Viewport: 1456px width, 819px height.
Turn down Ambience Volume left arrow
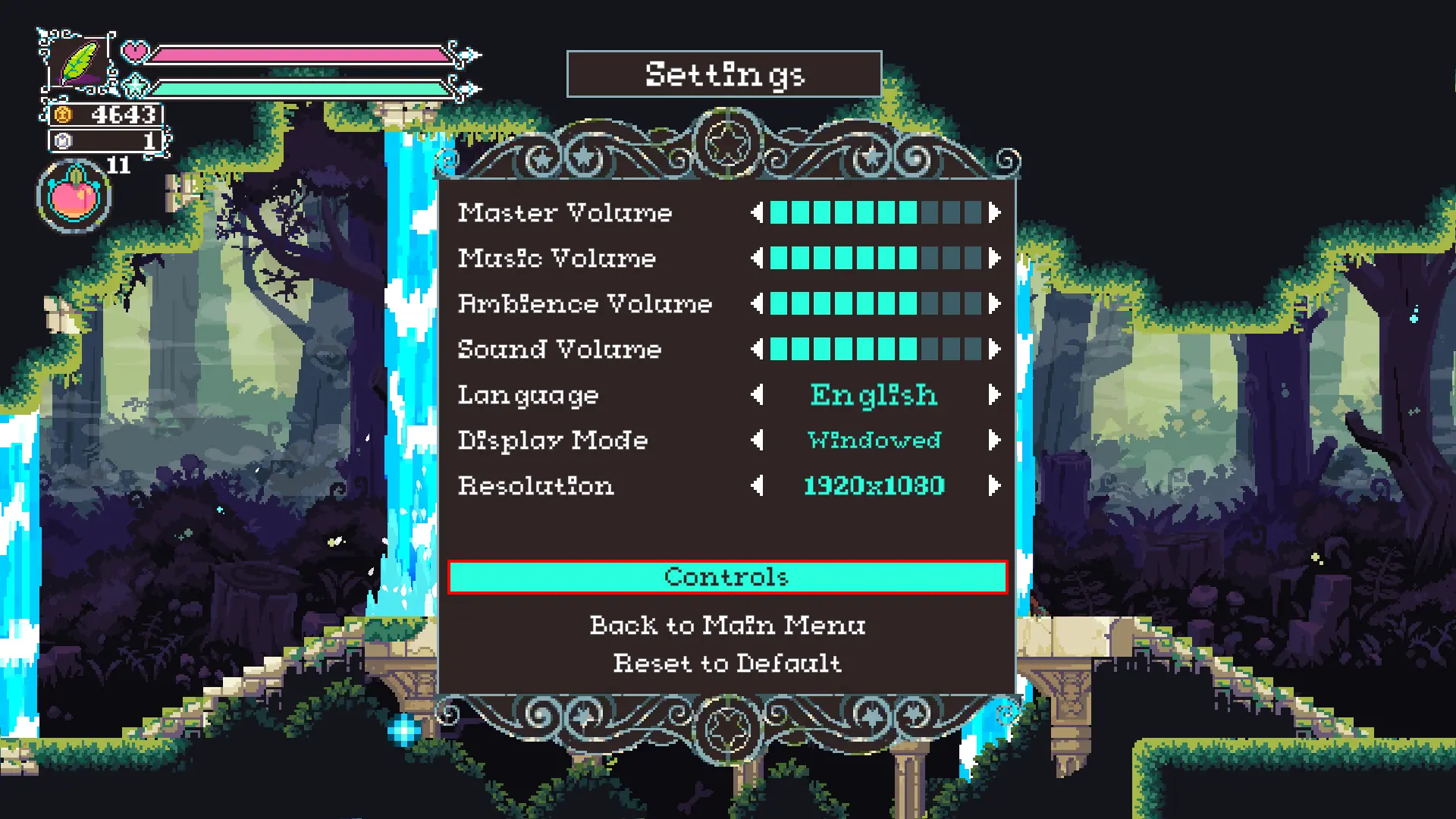click(x=757, y=304)
